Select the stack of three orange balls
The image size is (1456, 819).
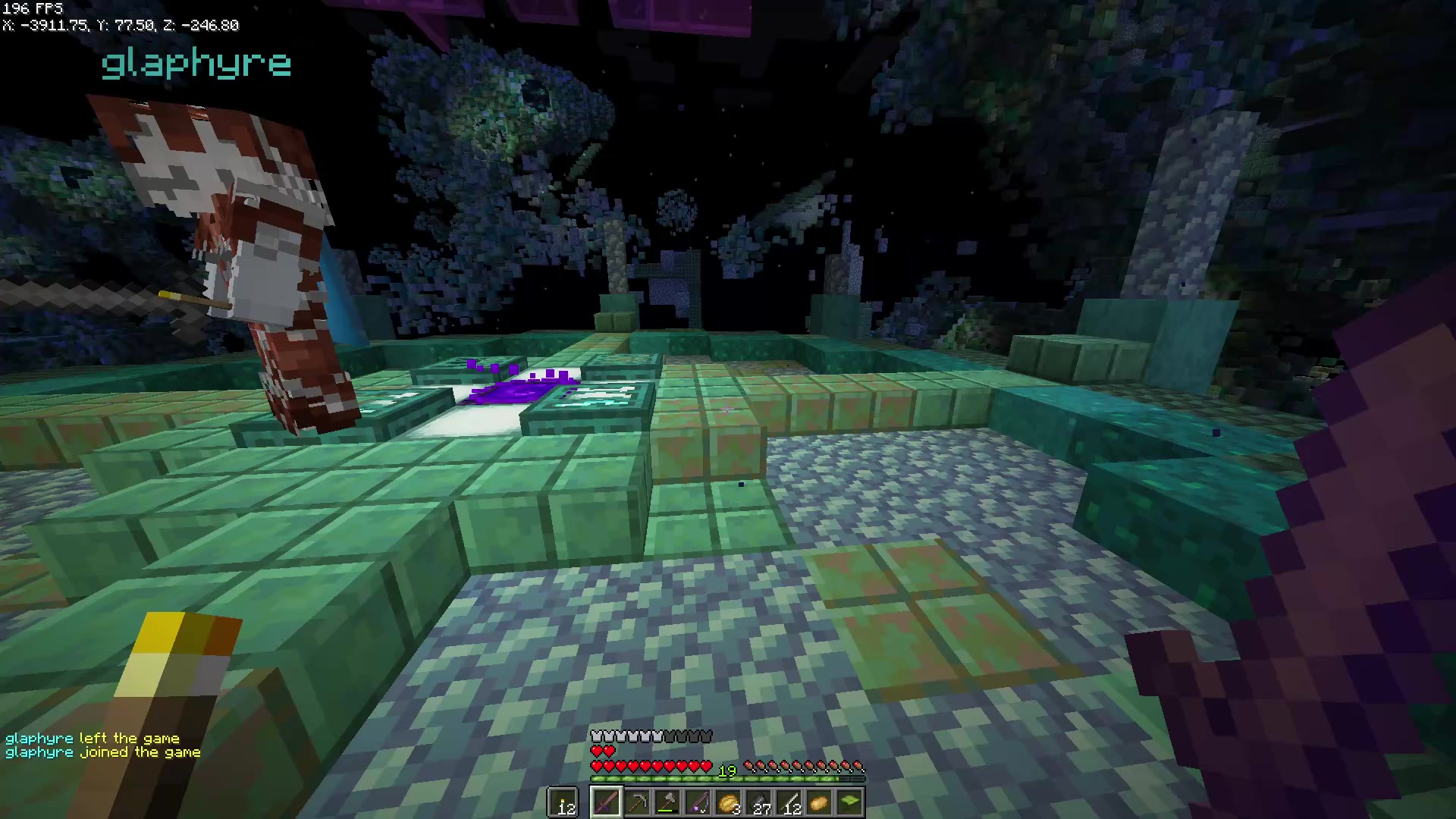[728, 802]
